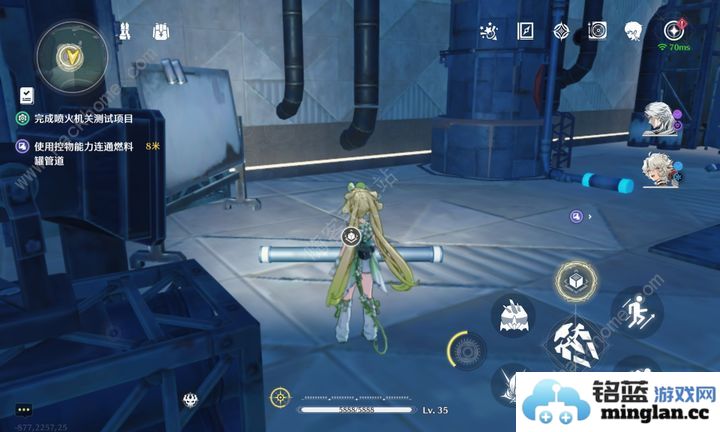Open the sparkle events icon

pos(490,31)
